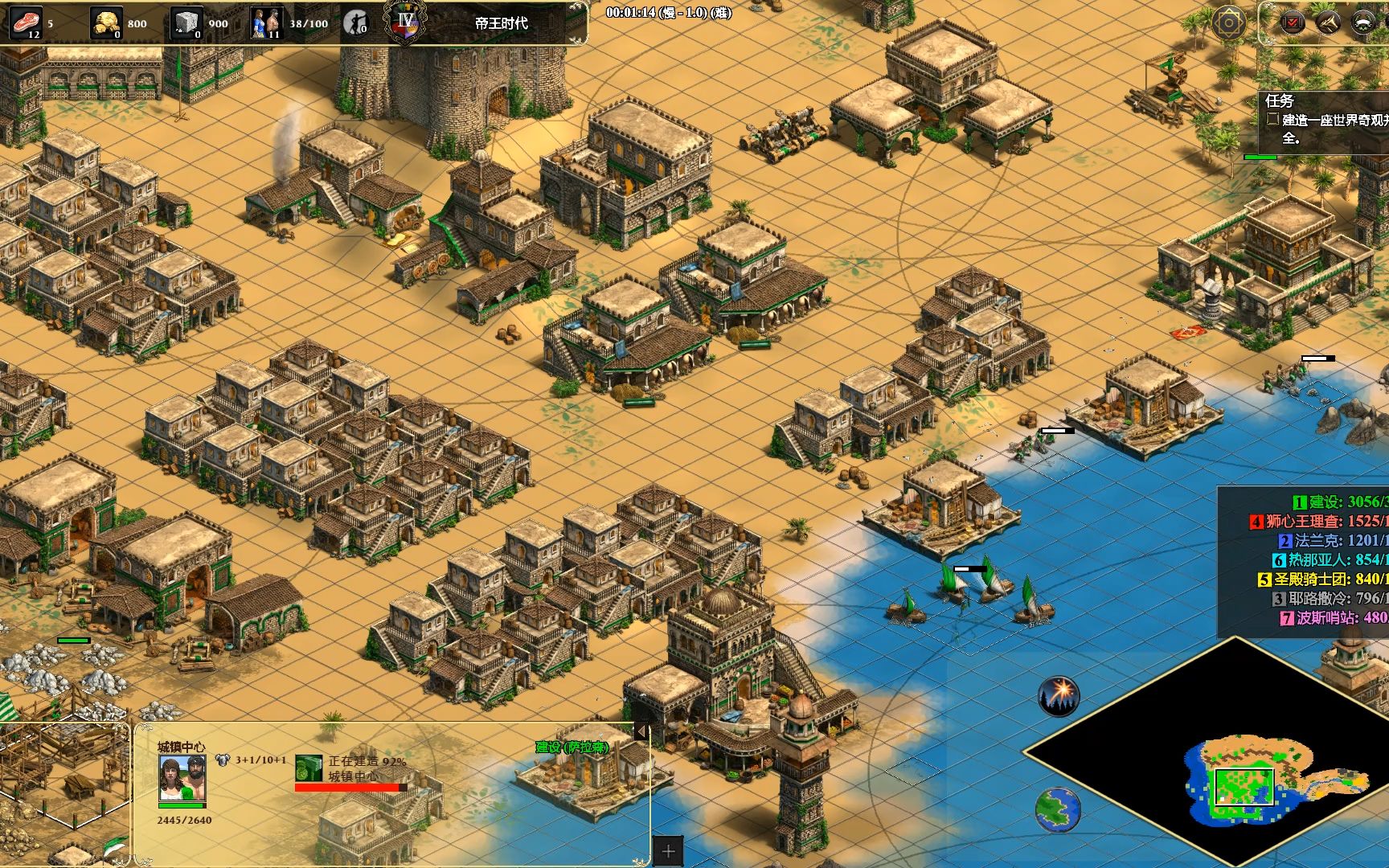
Task: Activate the flare signal button
Action: [x=1059, y=696]
